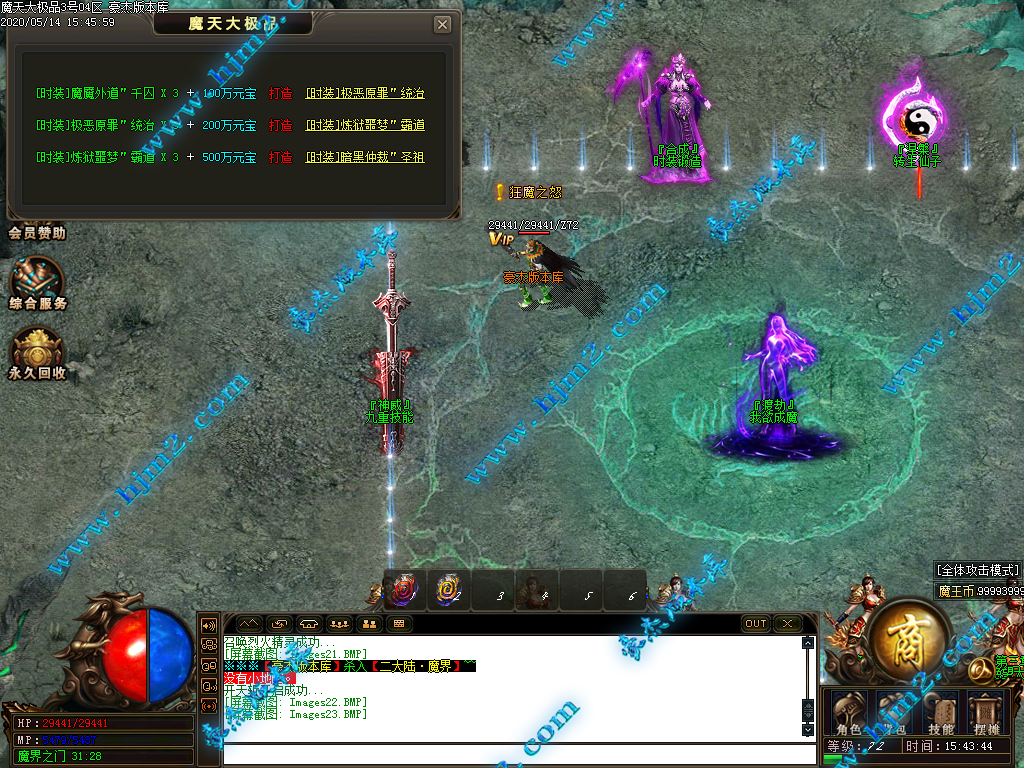1024x768 pixels.
Task: Open the 摆摊 stall vendor panel
Action: [987, 714]
